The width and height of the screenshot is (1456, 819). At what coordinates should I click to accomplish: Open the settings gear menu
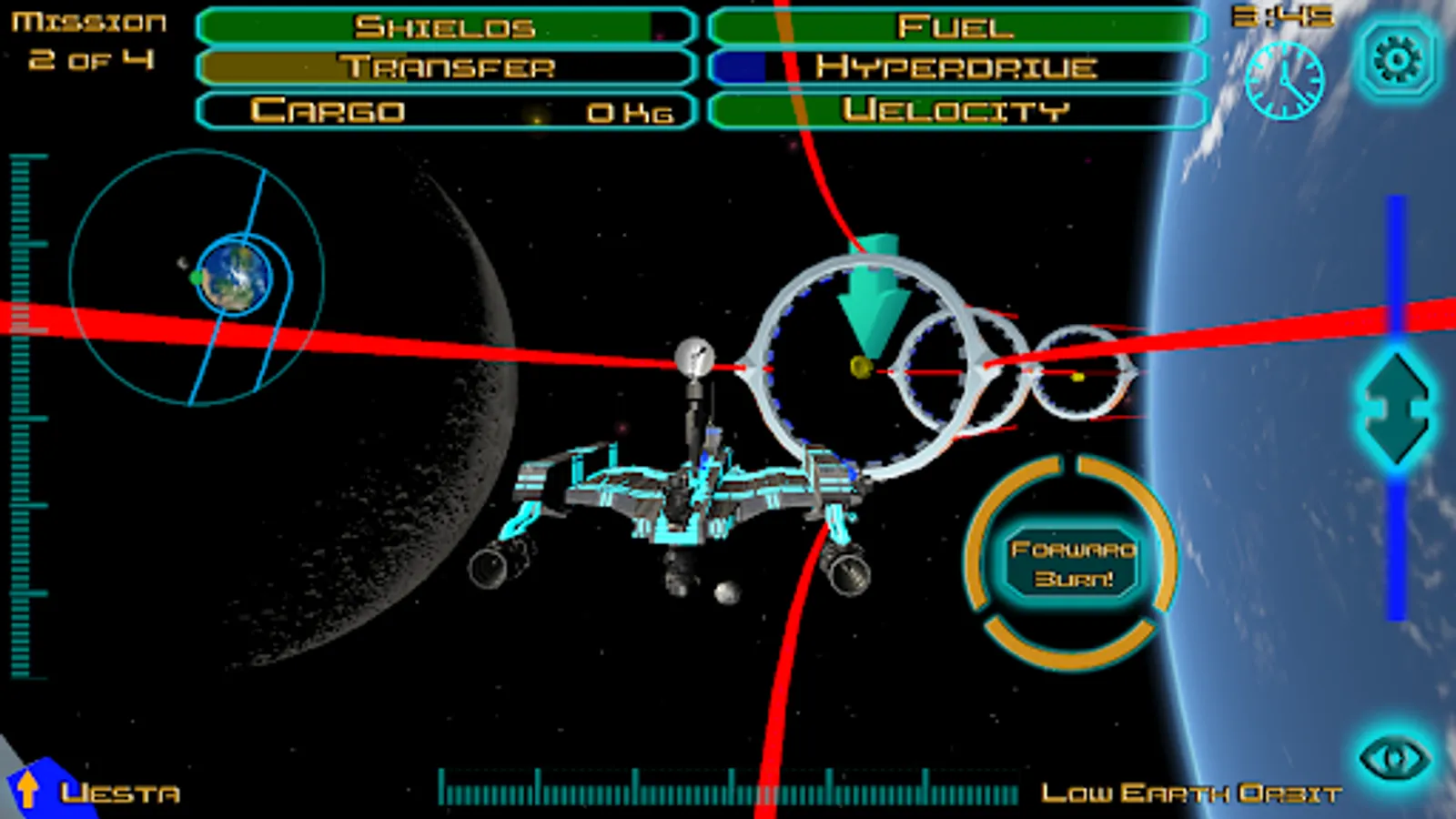tap(1398, 60)
